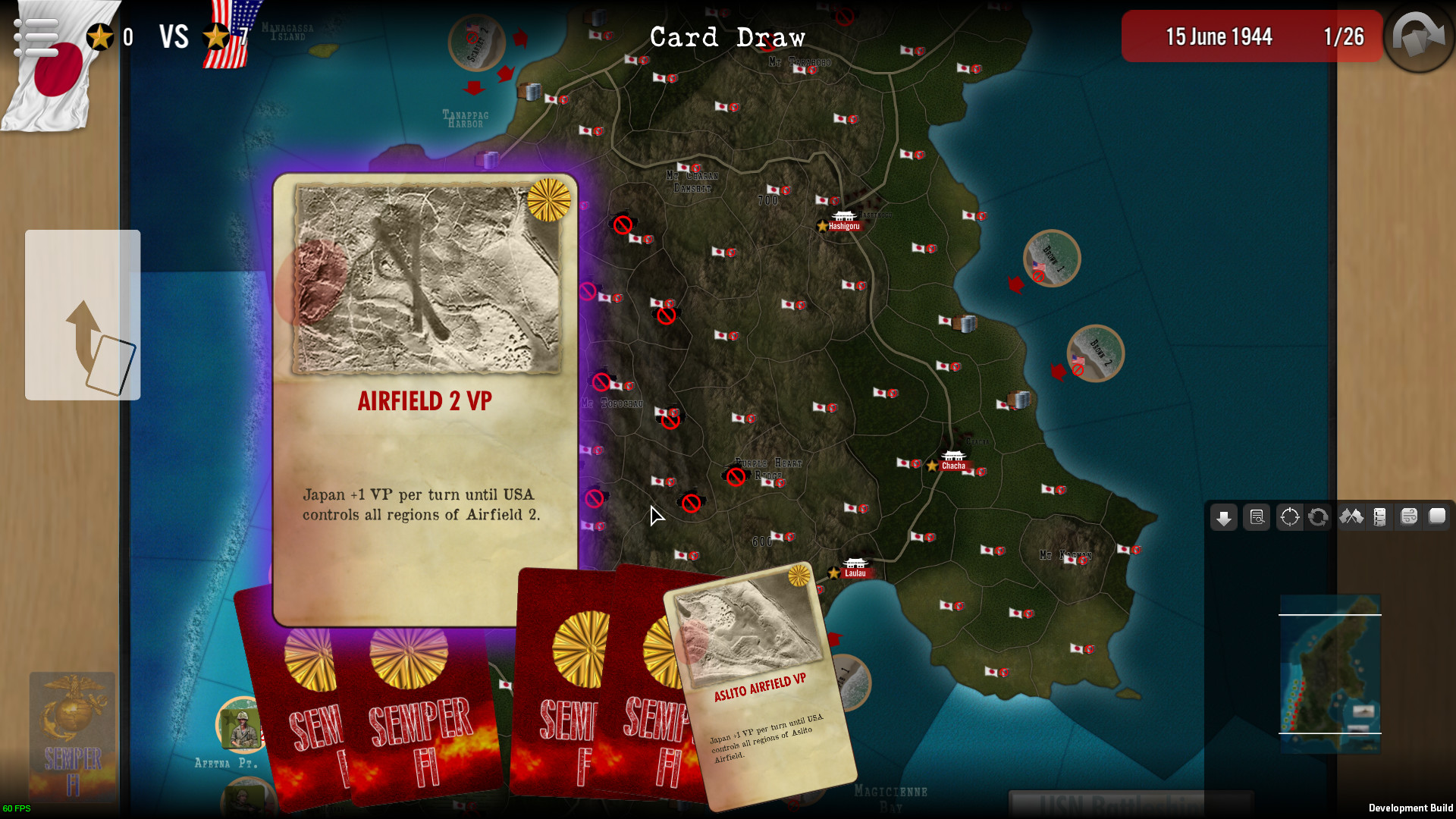Image resolution: width=1456 pixels, height=819 pixels.
Task: Open the 15 June 1944 turn display
Action: pyautogui.click(x=1220, y=36)
